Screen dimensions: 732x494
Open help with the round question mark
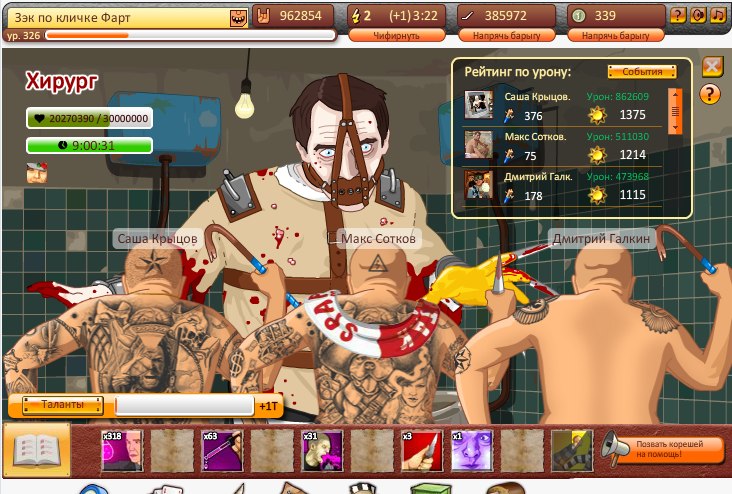[x=711, y=95]
